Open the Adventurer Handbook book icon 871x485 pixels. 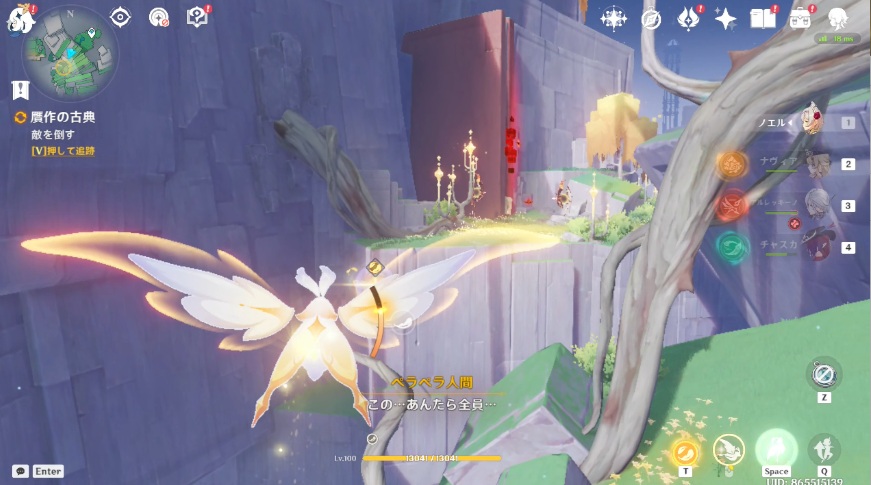[763, 18]
